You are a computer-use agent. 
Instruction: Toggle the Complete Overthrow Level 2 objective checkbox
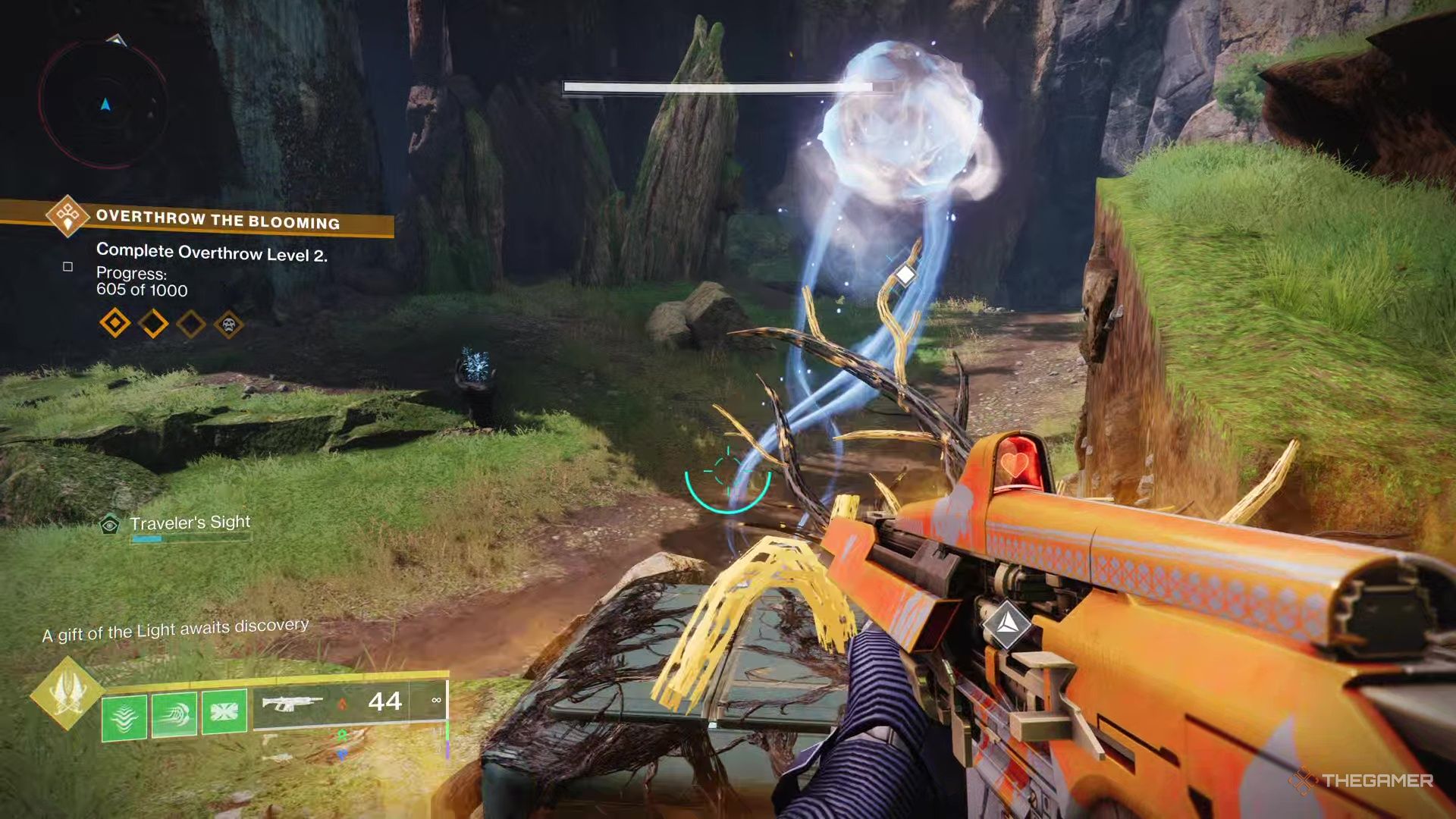(x=67, y=266)
